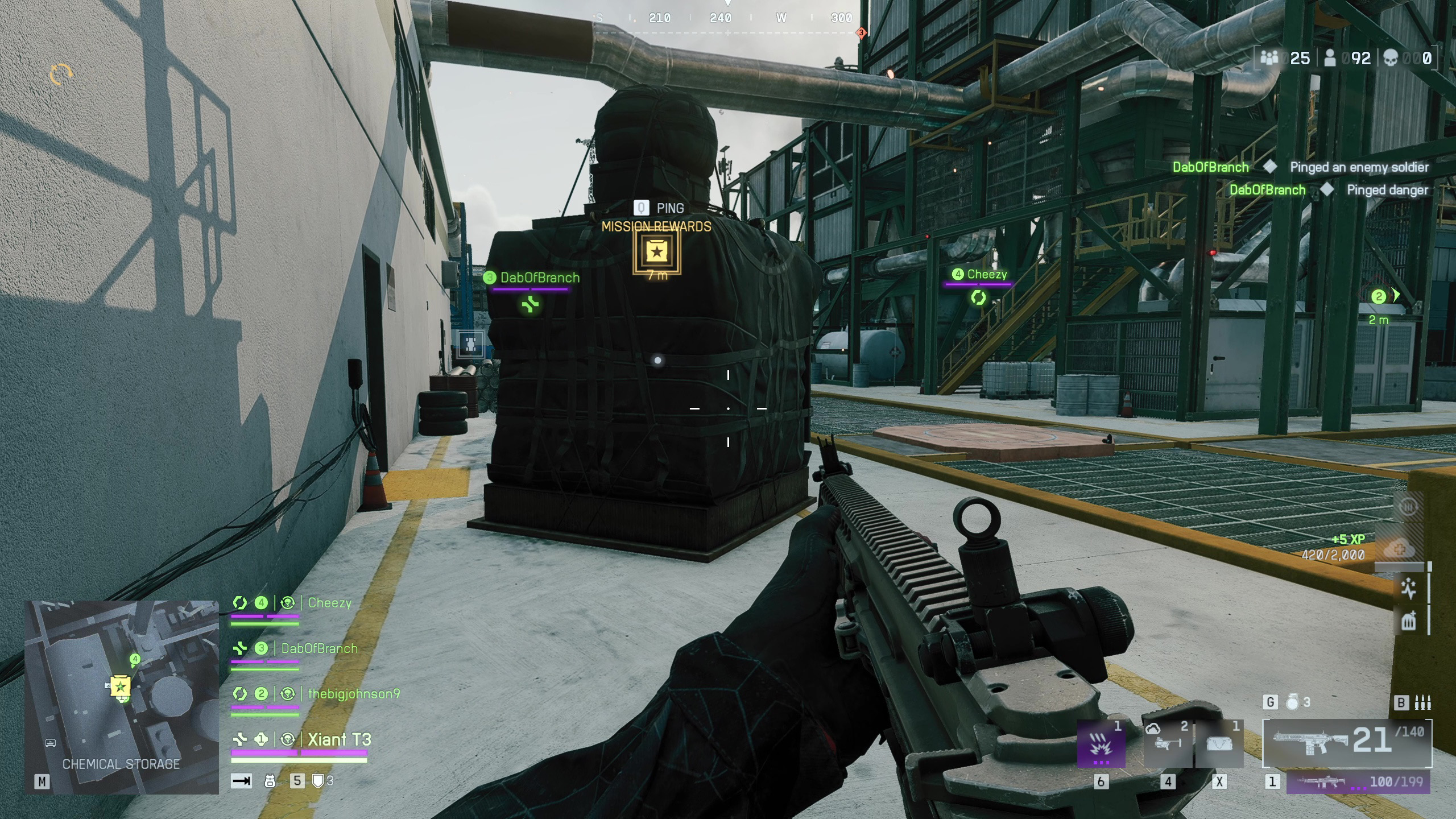Click the Cheezy teammate nameplate

(986, 274)
